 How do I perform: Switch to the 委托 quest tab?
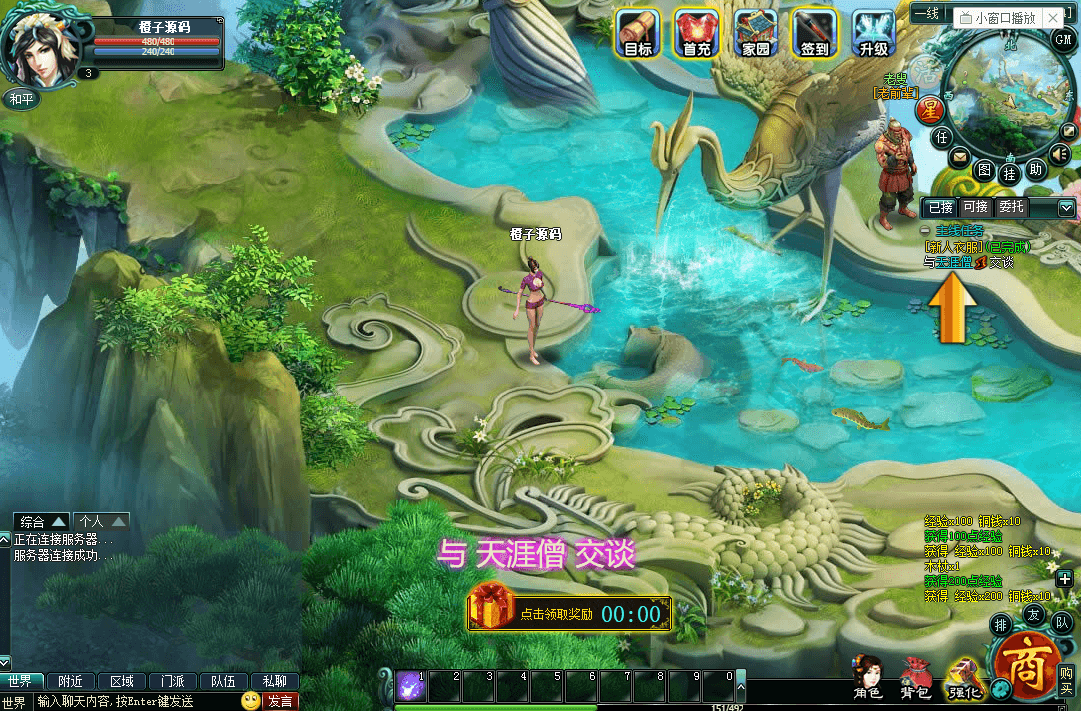[1011, 207]
